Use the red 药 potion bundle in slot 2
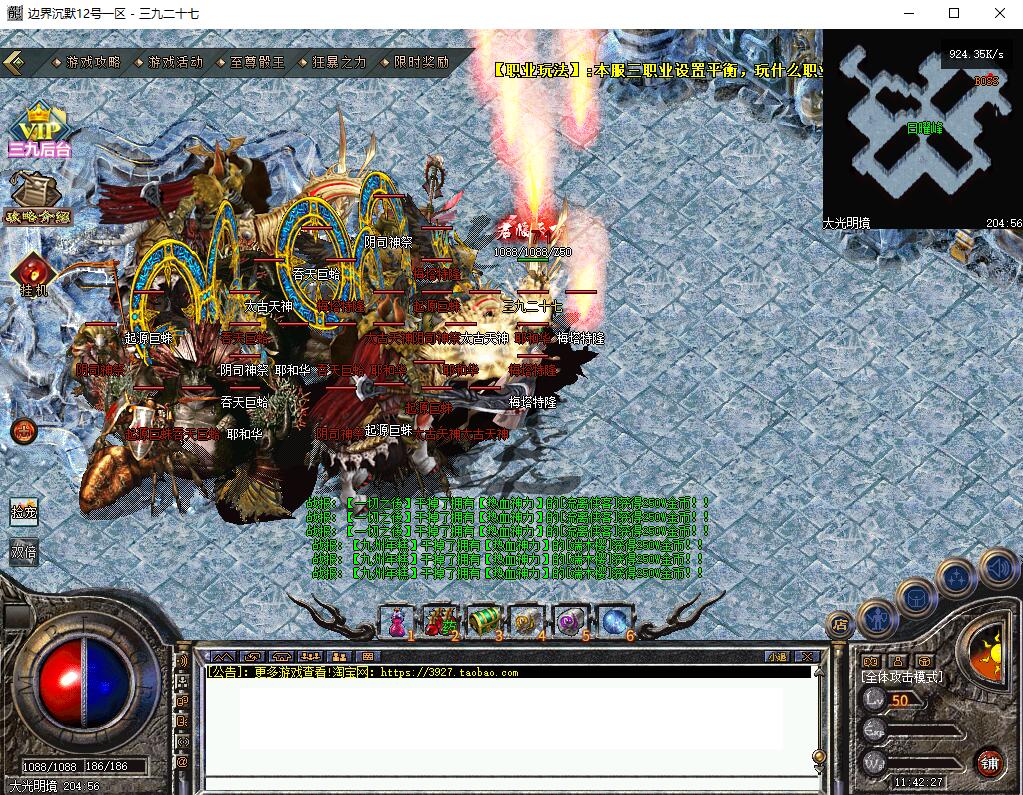 pyautogui.click(x=439, y=621)
